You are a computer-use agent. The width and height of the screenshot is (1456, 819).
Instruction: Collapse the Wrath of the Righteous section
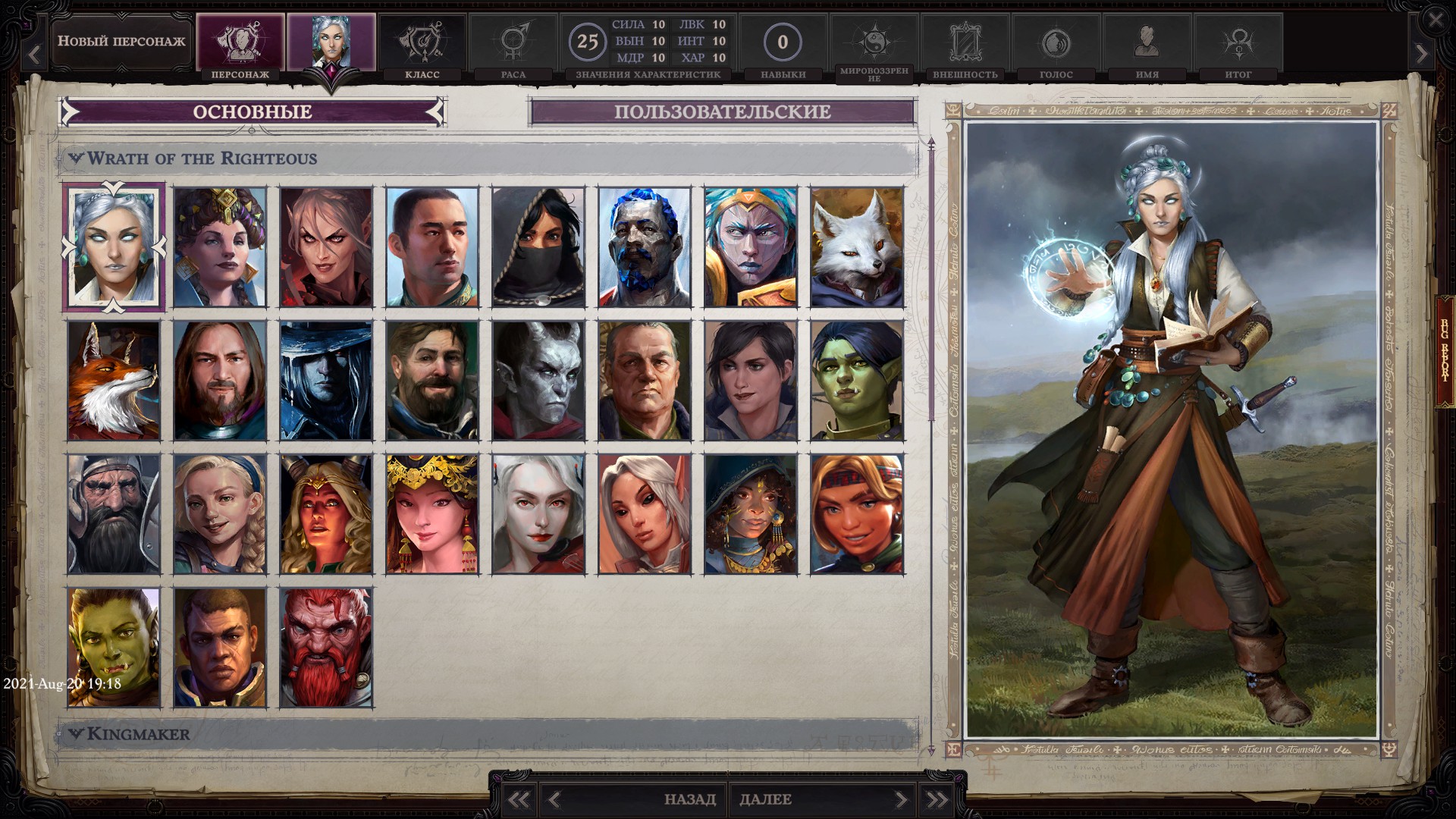pos(76,158)
